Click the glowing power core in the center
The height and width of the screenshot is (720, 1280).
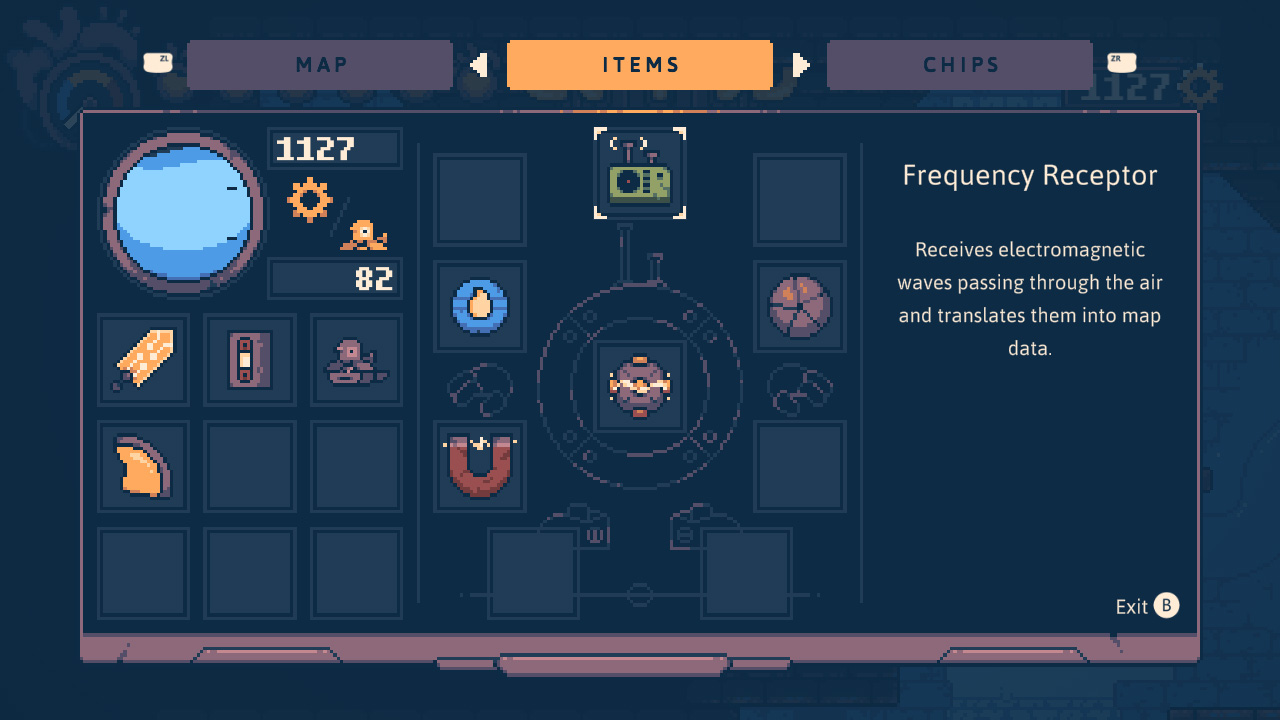tap(640, 387)
